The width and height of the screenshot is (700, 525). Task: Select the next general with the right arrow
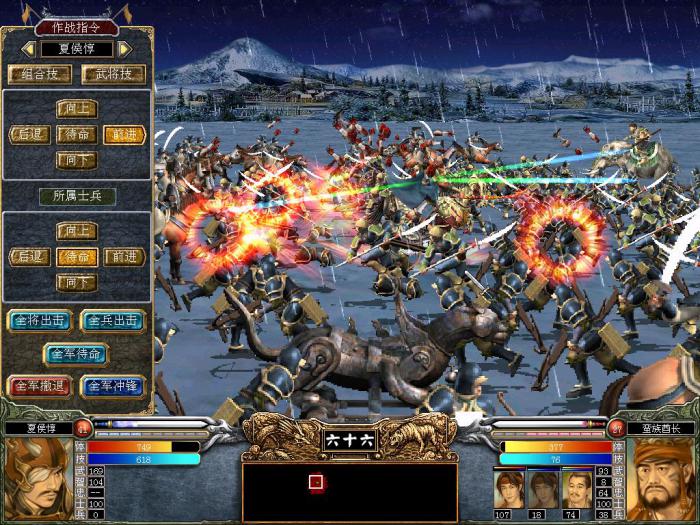(x=125, y=48)
